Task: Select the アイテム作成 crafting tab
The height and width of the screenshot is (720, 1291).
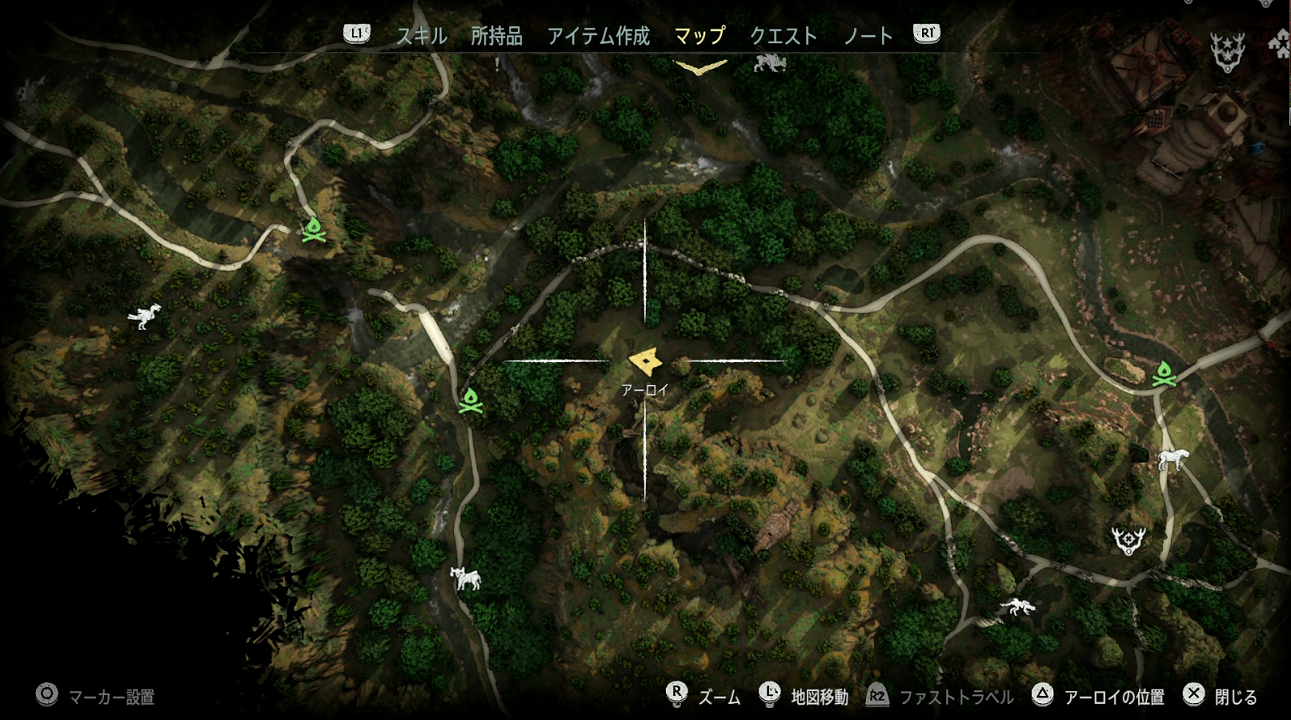Action: (598, 36)
